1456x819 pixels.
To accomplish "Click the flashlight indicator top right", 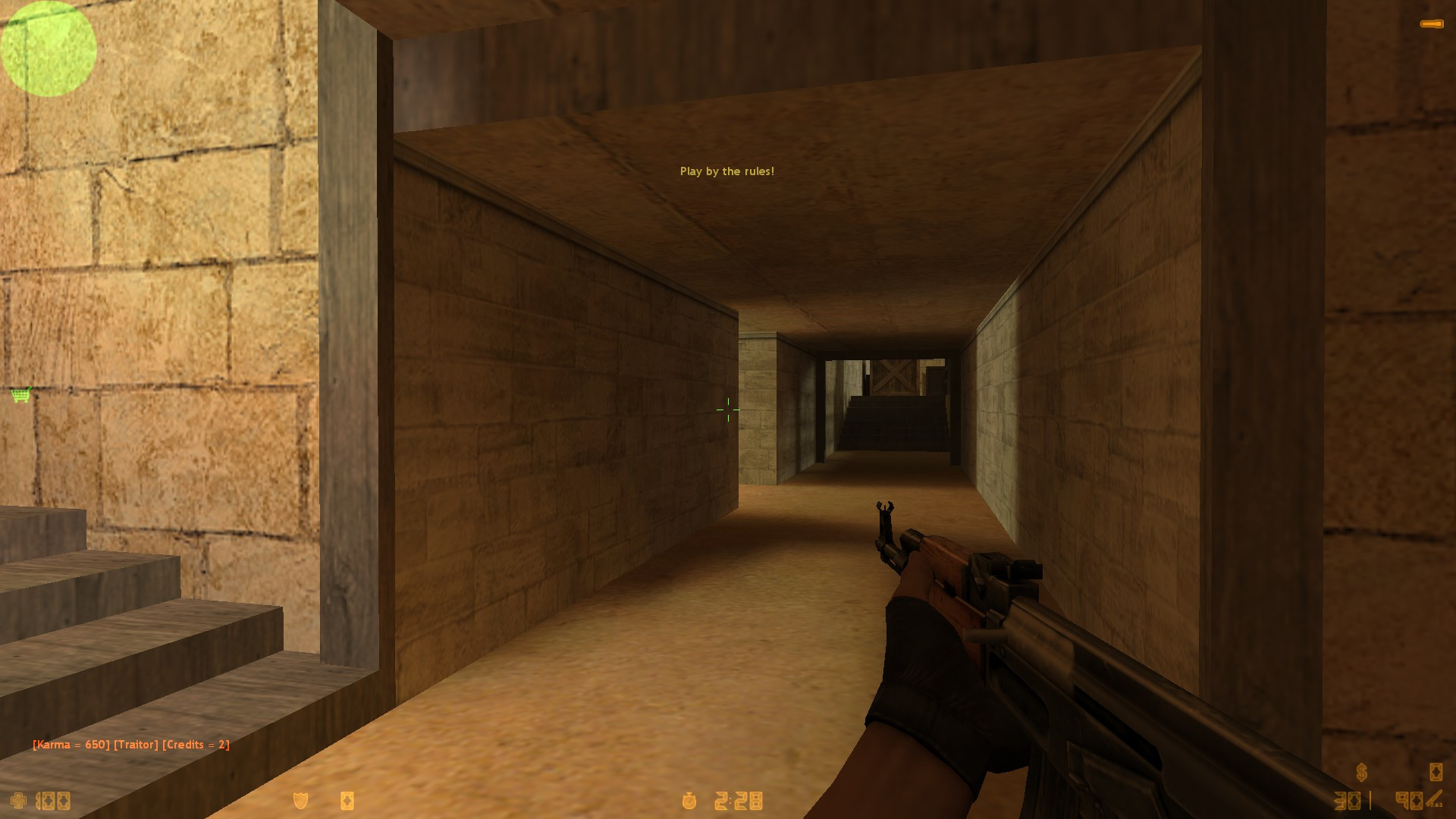I will [x=1433, y=23].
